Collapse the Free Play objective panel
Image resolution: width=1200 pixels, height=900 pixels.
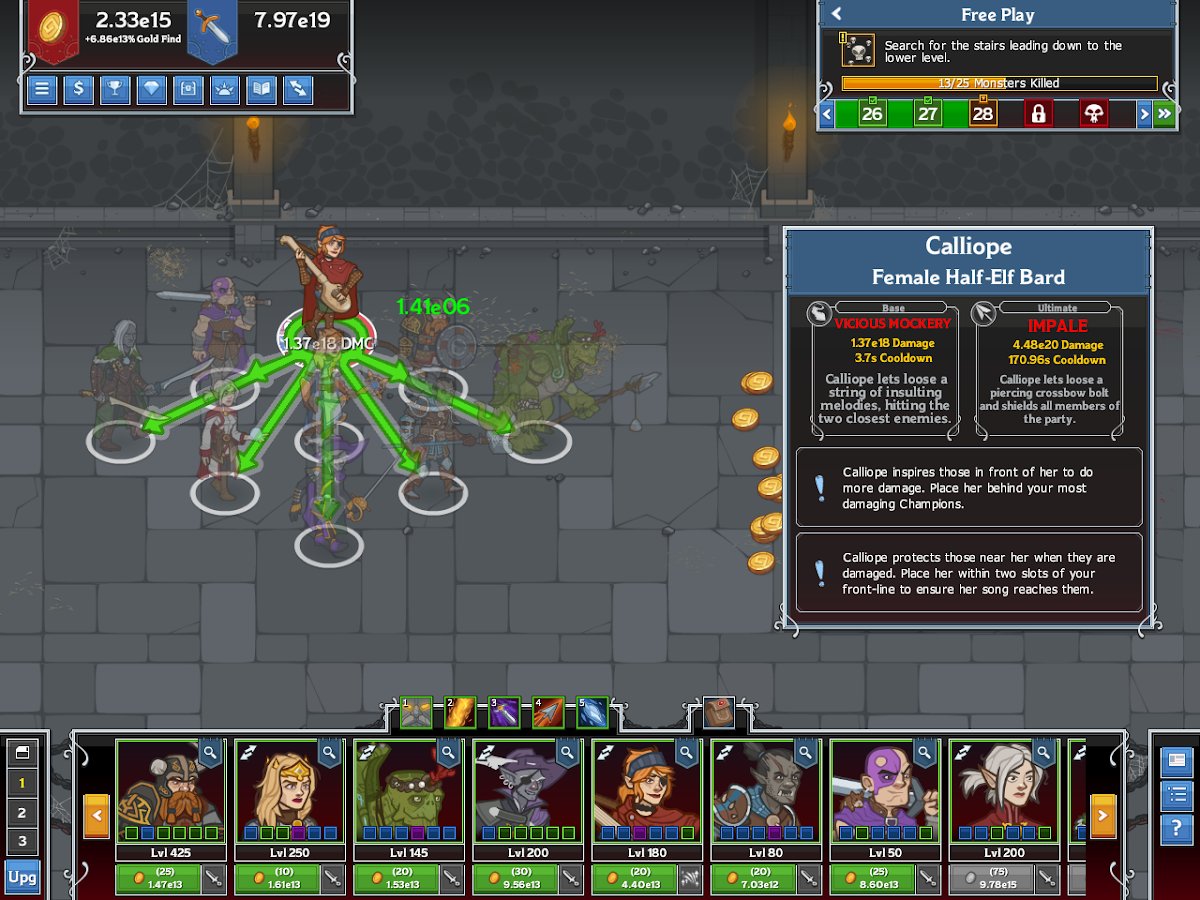[x=837, y=14]
